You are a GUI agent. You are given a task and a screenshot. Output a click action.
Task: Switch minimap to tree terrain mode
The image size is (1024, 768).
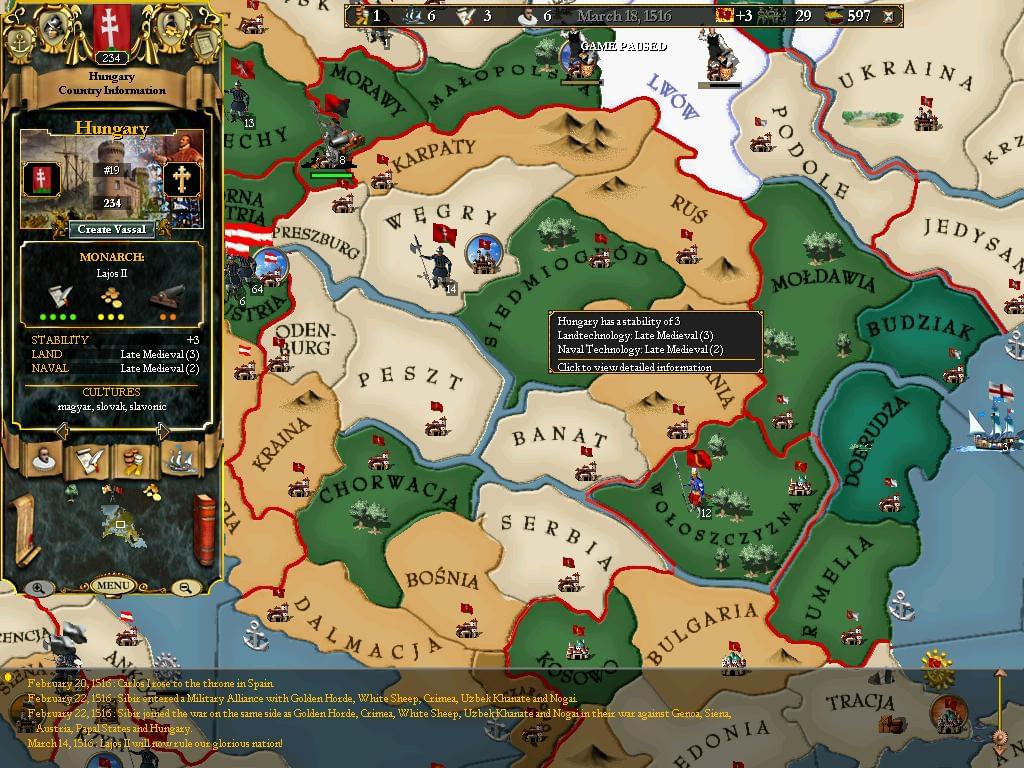[72, 491]
